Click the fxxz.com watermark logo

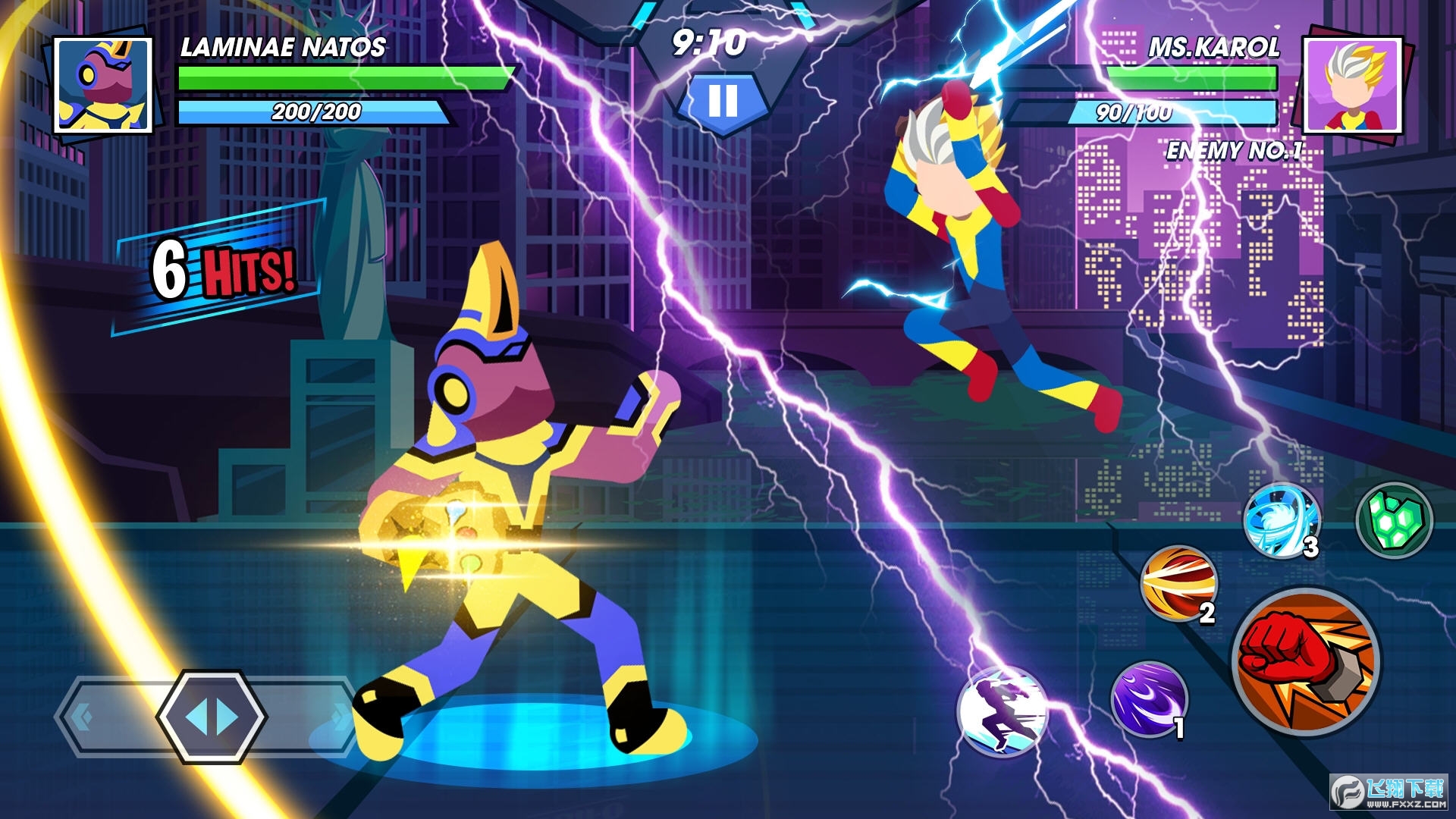[x=1389, y=792]
